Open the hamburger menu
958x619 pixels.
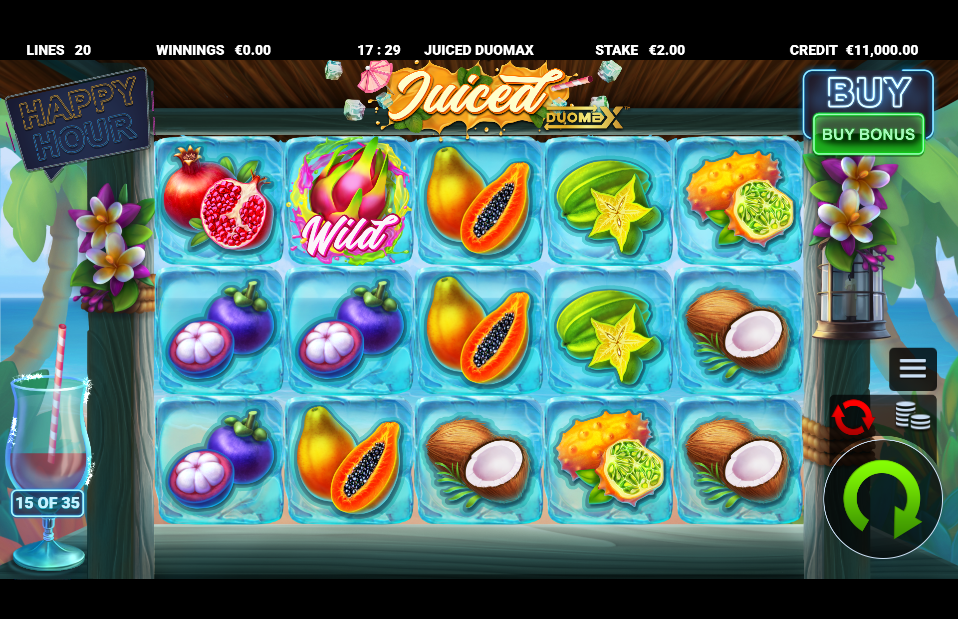pyautogui.click(x=912, y=368)
